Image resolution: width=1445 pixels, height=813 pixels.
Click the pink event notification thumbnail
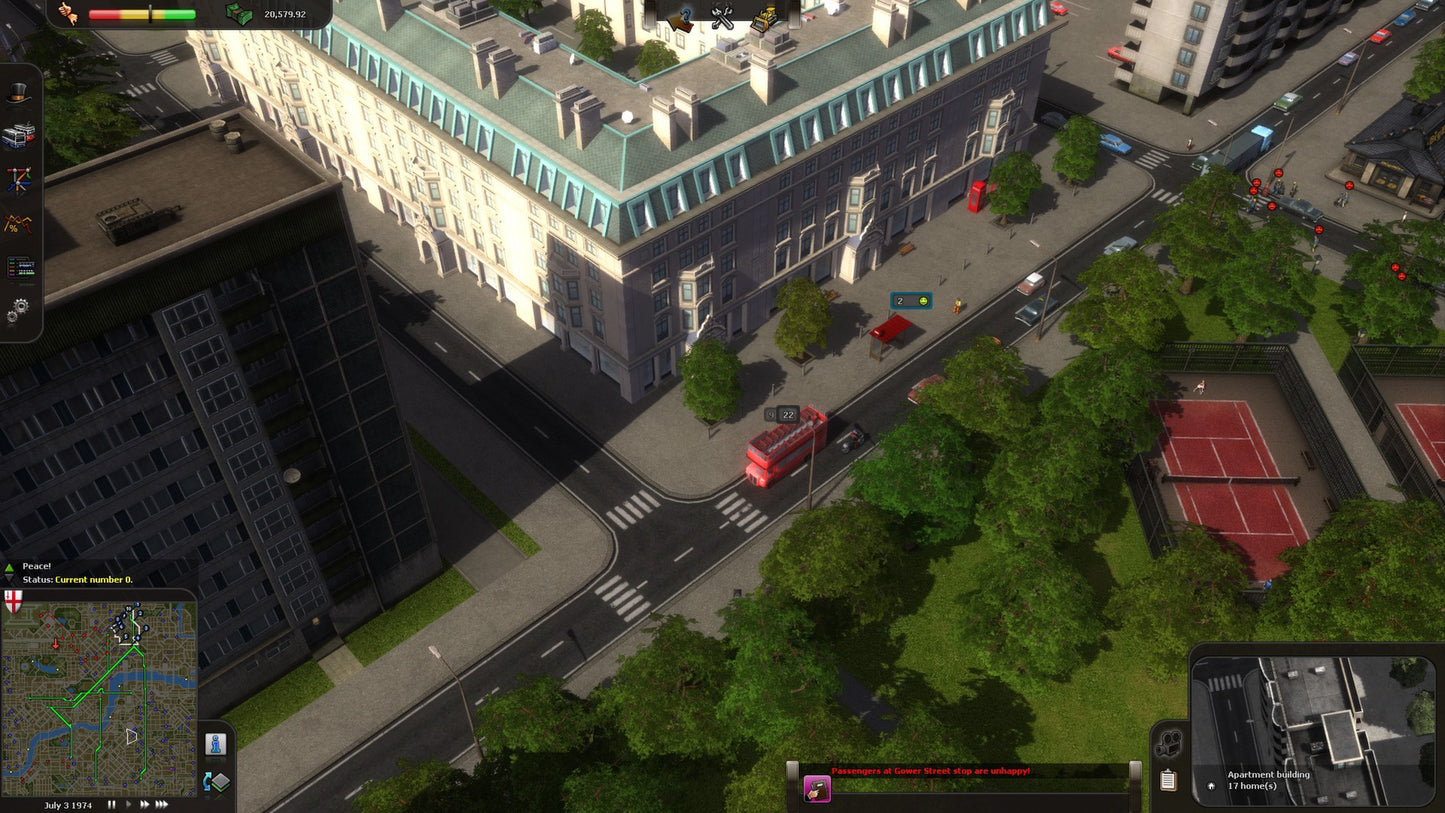(x=817, y=789)
